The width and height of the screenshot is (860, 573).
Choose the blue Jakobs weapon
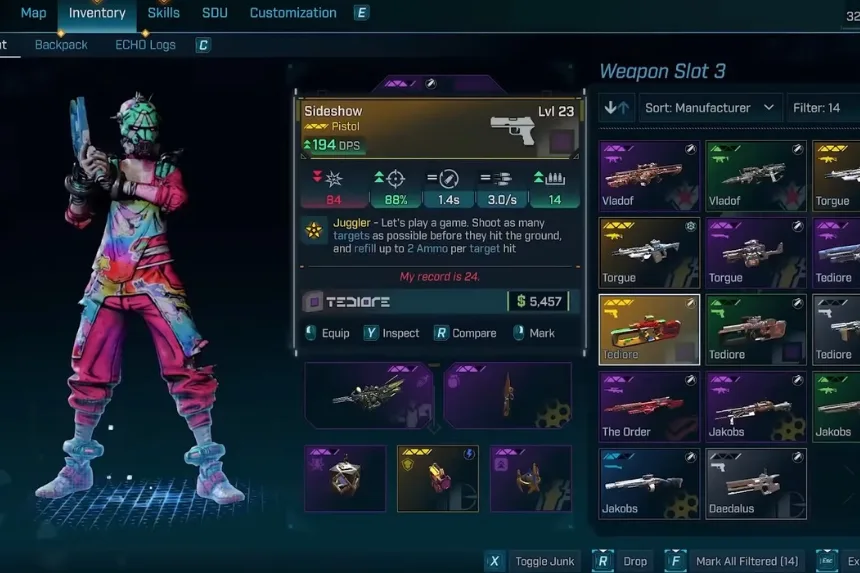pos(649,483)
